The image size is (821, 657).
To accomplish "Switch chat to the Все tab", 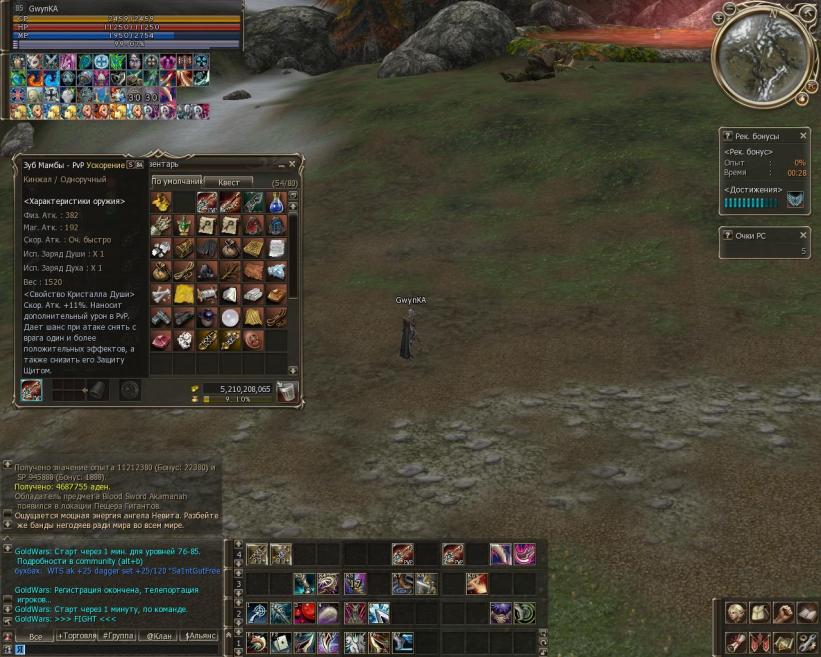I will pyautogui.click(x=35, y=636).
